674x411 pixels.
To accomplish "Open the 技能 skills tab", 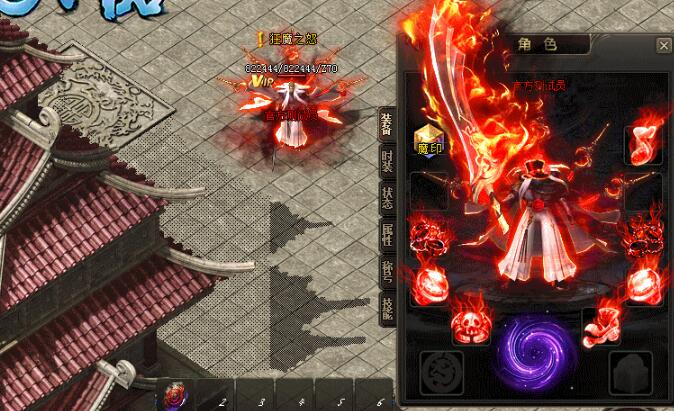I will tap(386, 307).
